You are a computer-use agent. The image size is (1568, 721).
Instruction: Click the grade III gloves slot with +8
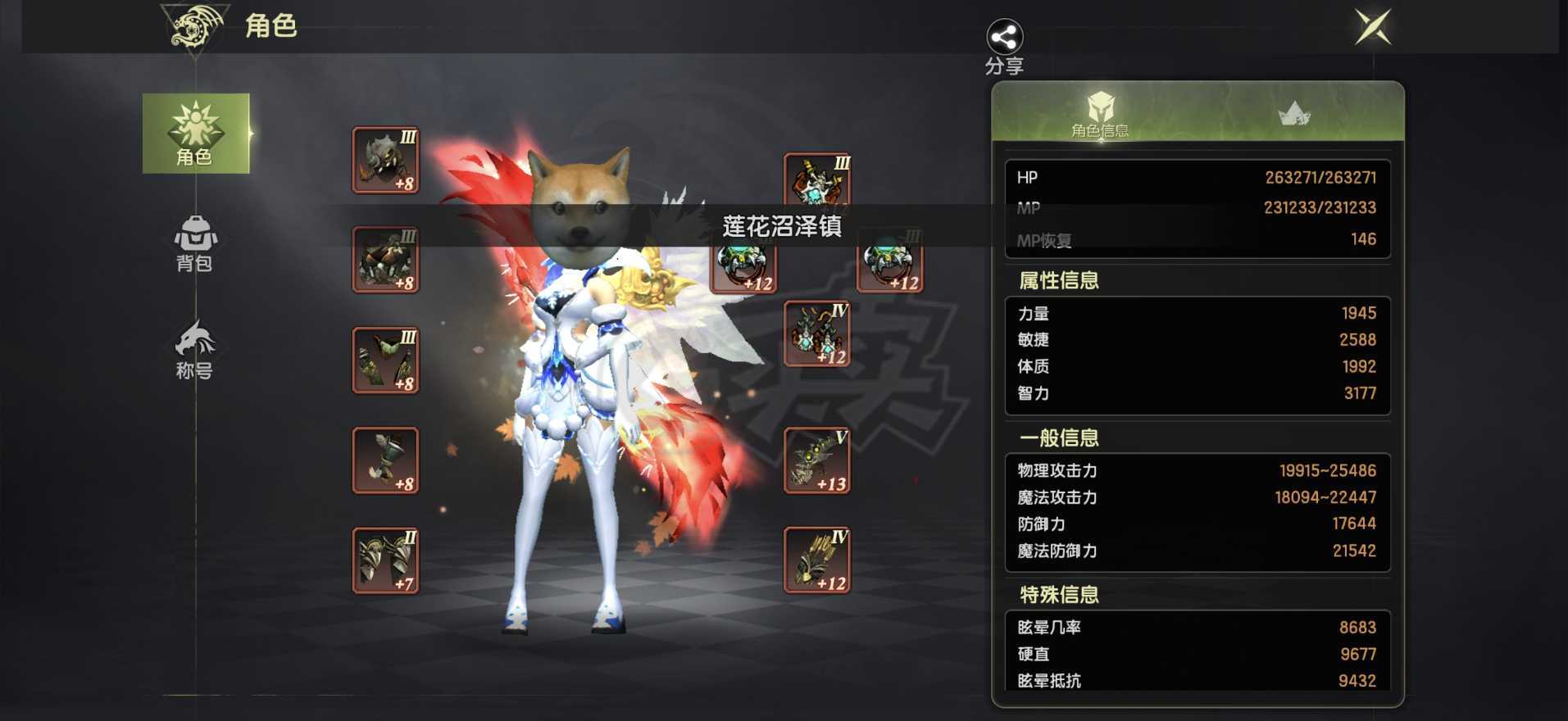pyautogui.click(x=385, y=360)
